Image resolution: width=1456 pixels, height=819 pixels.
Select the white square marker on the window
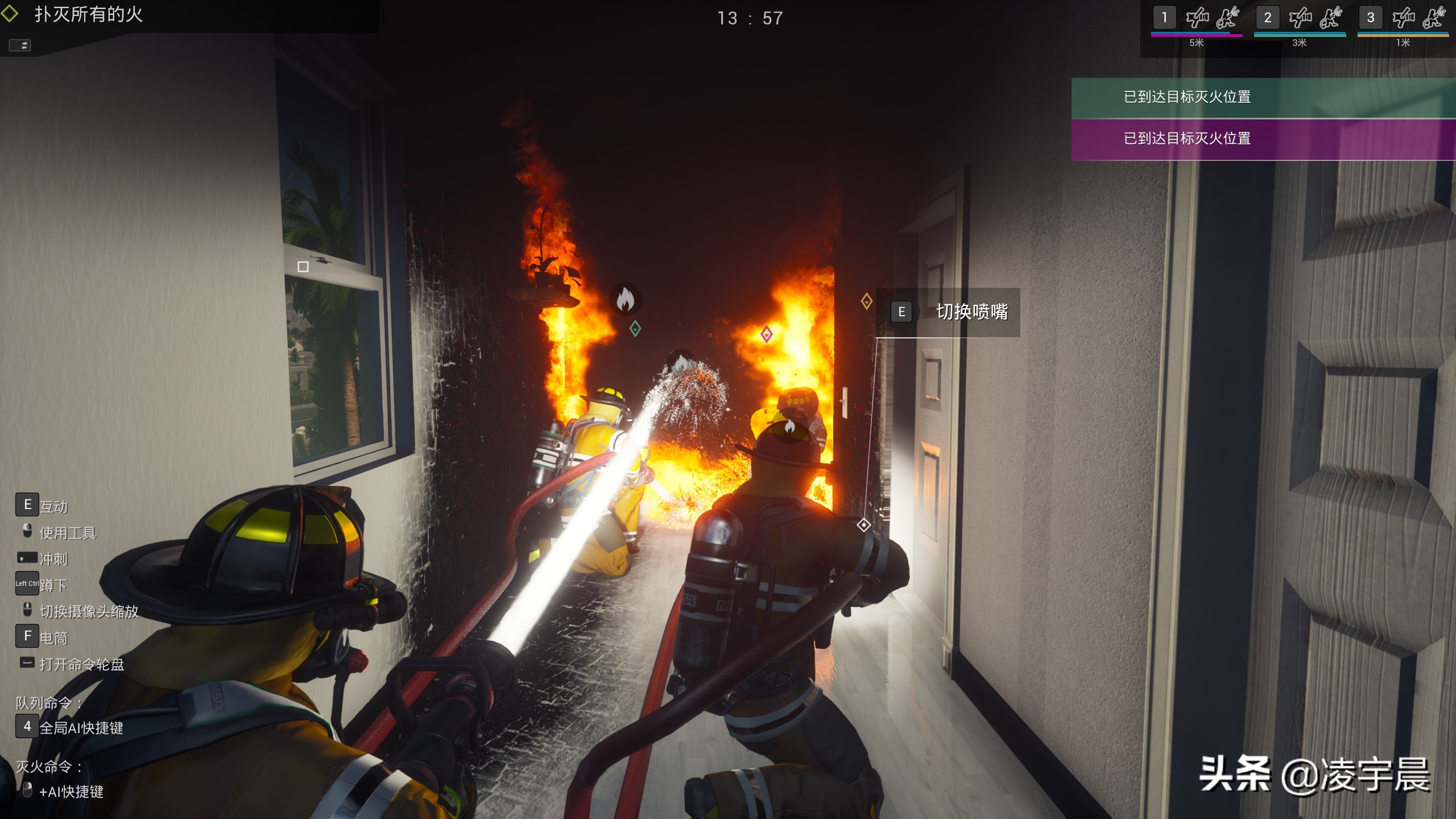click(303, 267)
